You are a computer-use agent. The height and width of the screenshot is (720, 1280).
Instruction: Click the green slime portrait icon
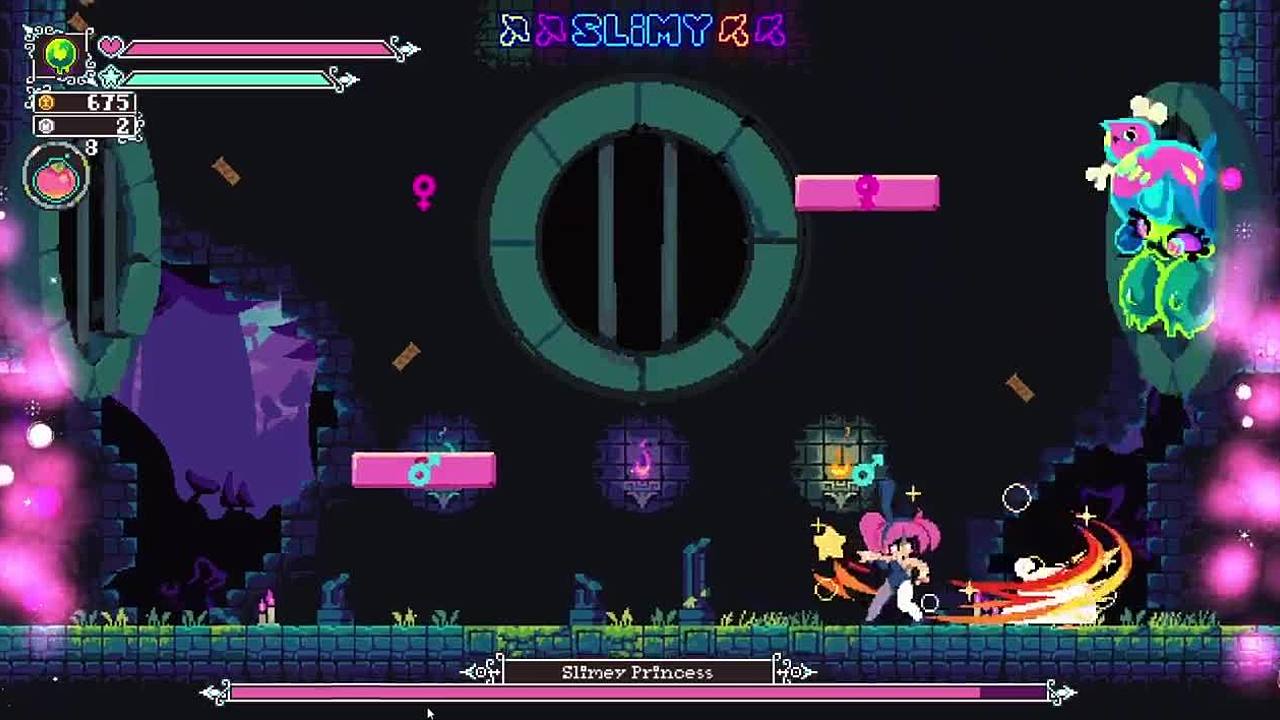coord(61,55)
